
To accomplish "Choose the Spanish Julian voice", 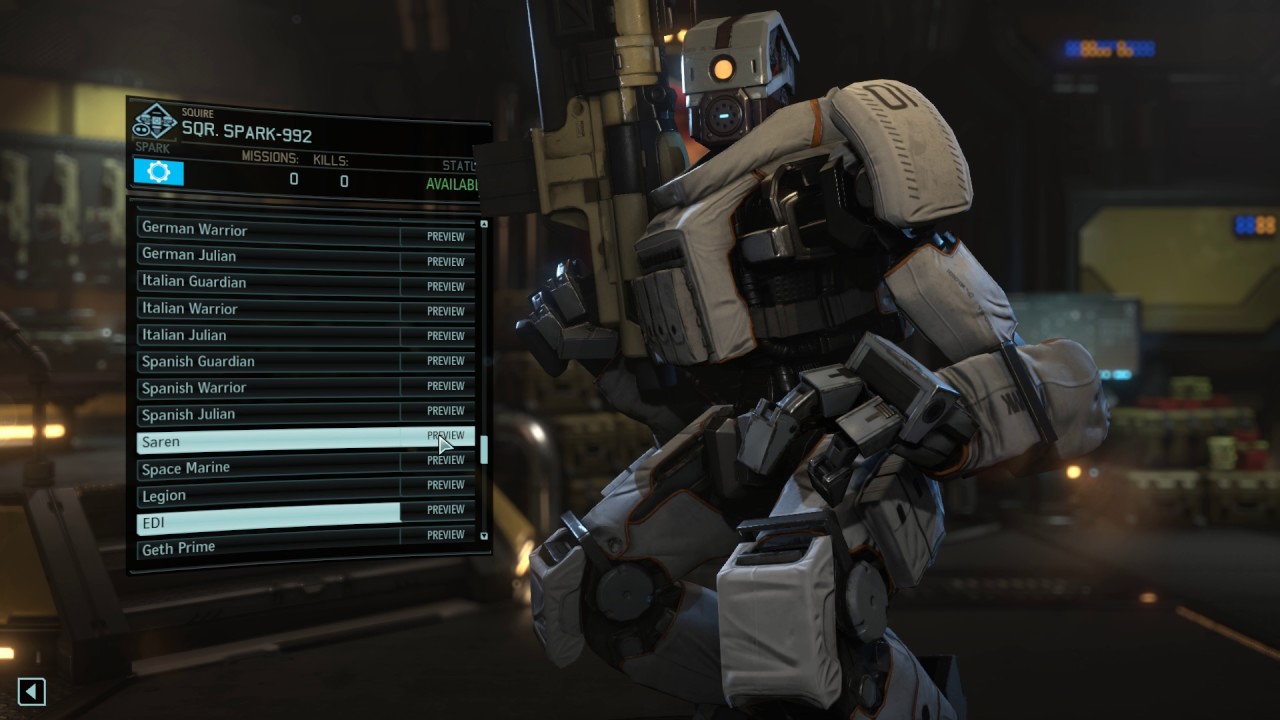I will click(268, 414).
